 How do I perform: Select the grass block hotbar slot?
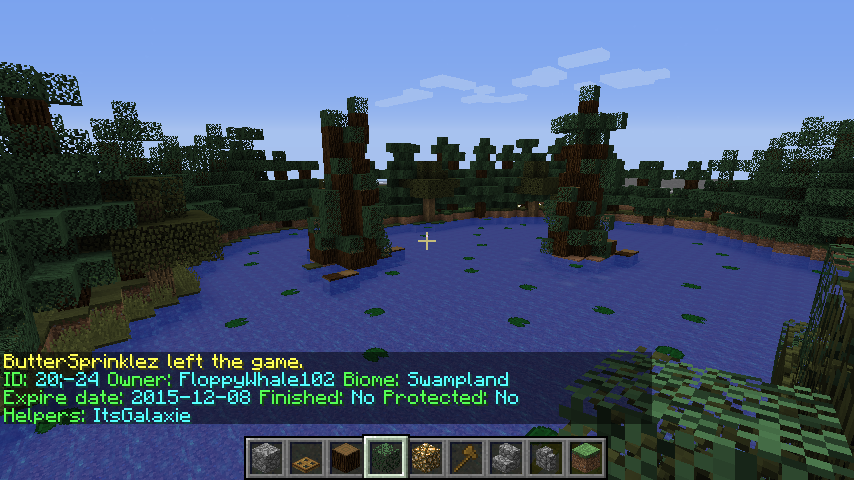[586, 457]
